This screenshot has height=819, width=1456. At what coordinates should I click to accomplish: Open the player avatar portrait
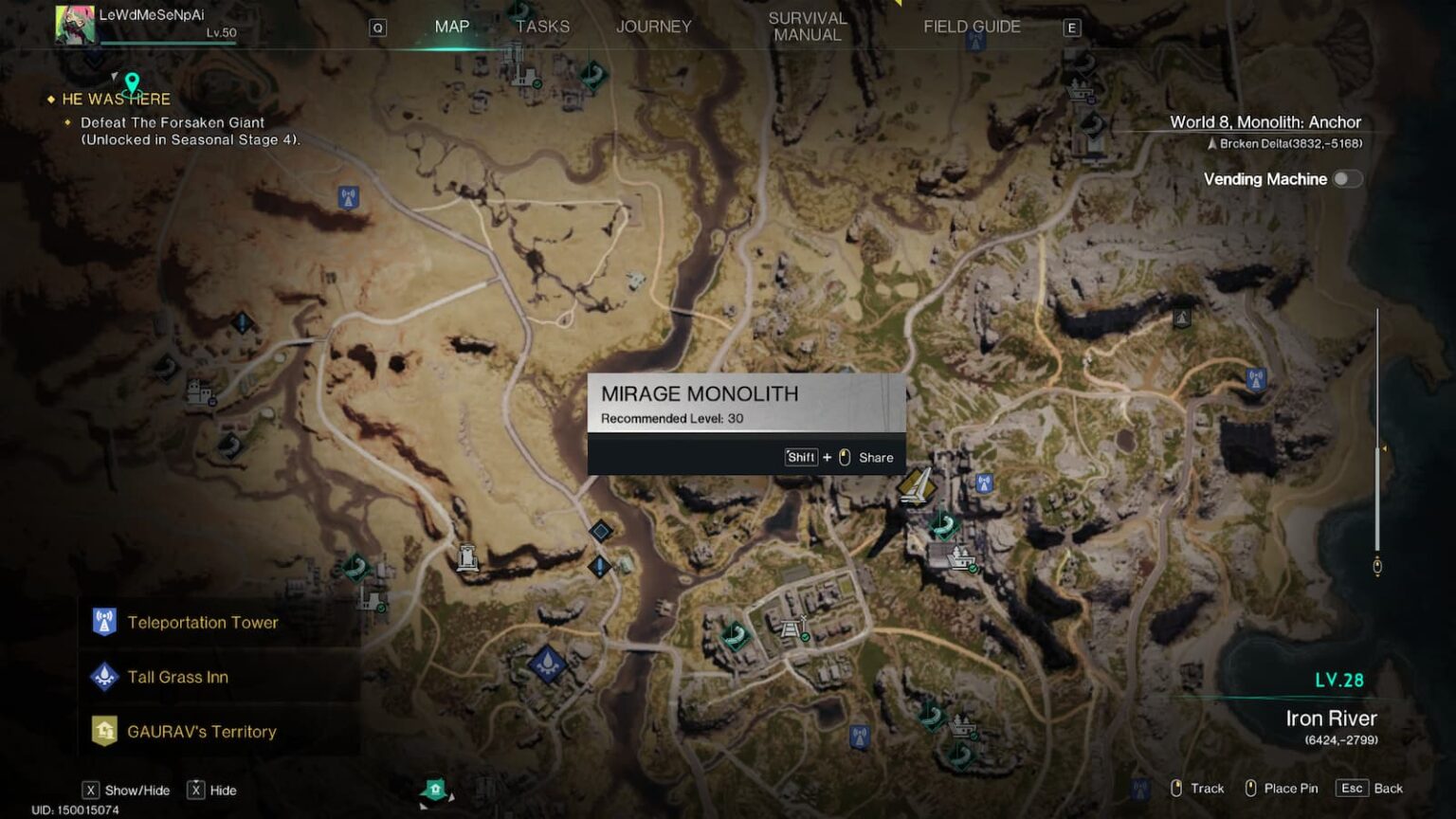pyautogui.click(x=75, y=25)
